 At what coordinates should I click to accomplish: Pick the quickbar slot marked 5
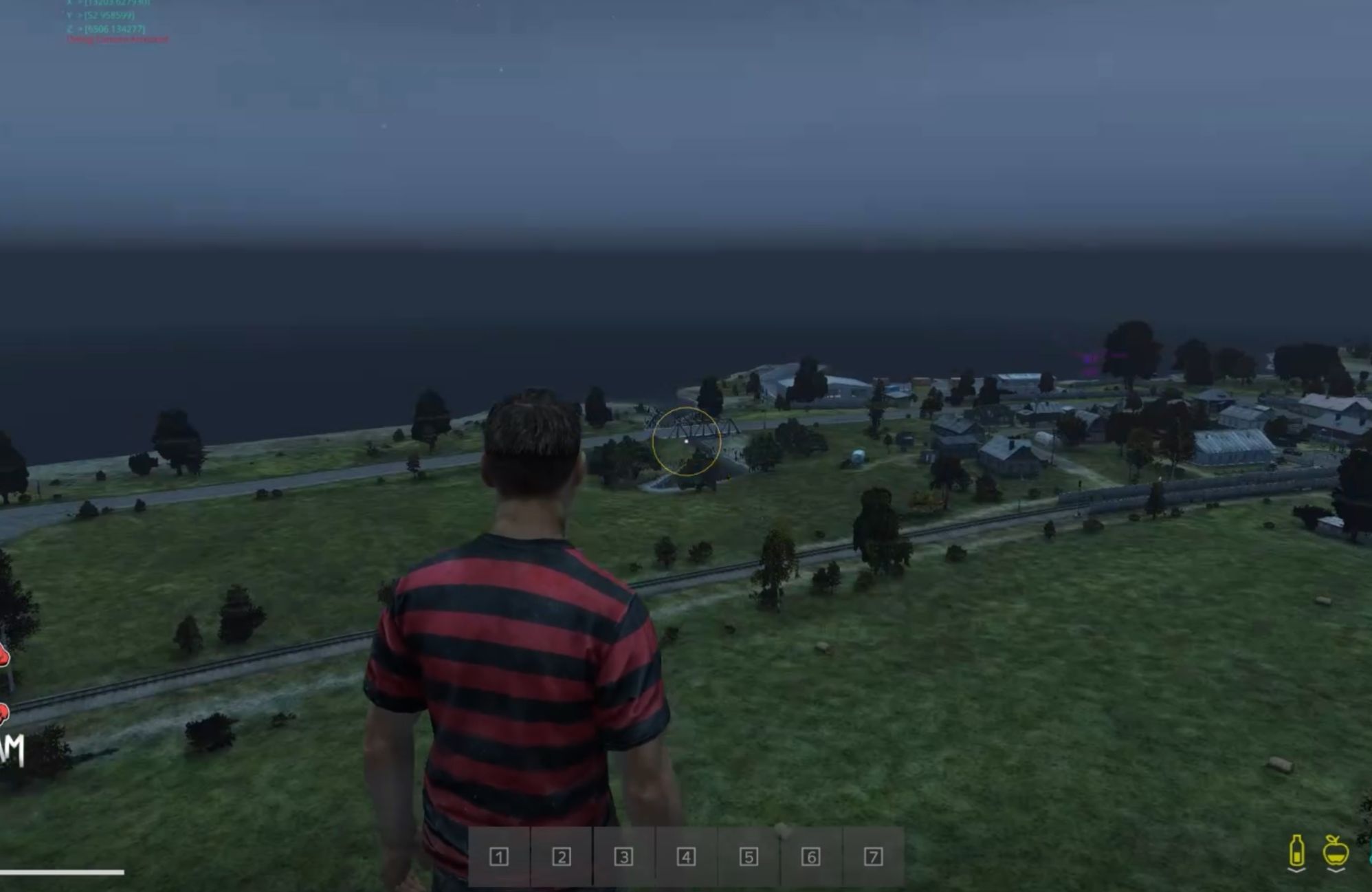click(749, 857)
